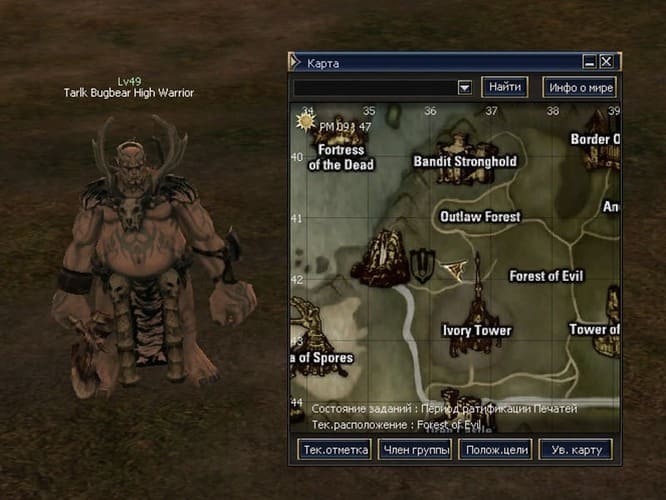This screenshot has height=500, width=666.
Task: Show party members with Член группы
Action: [x=415, y=450]
